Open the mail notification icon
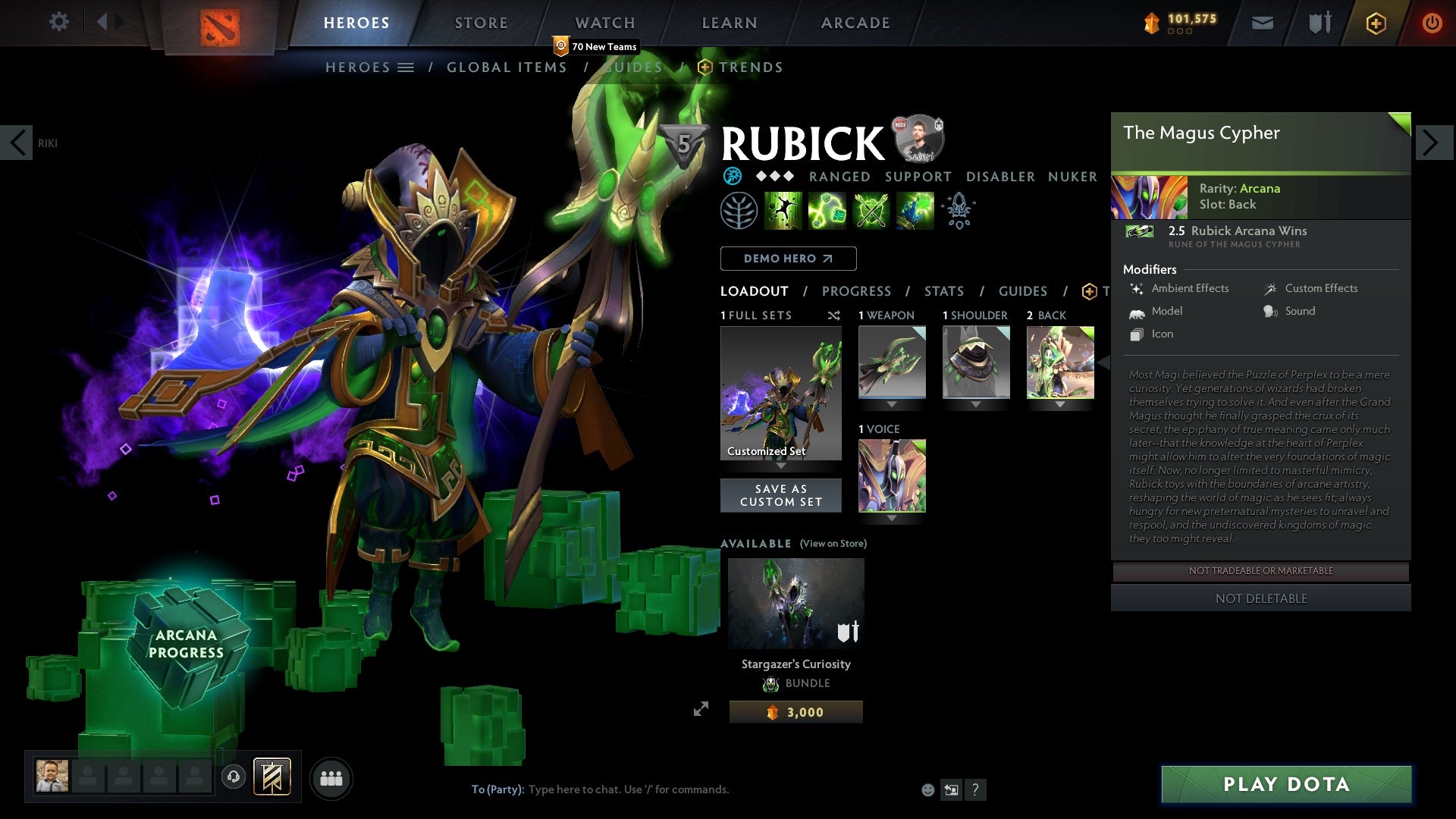This screenshot has height=819, width=1456. (x=1261, y=23)
